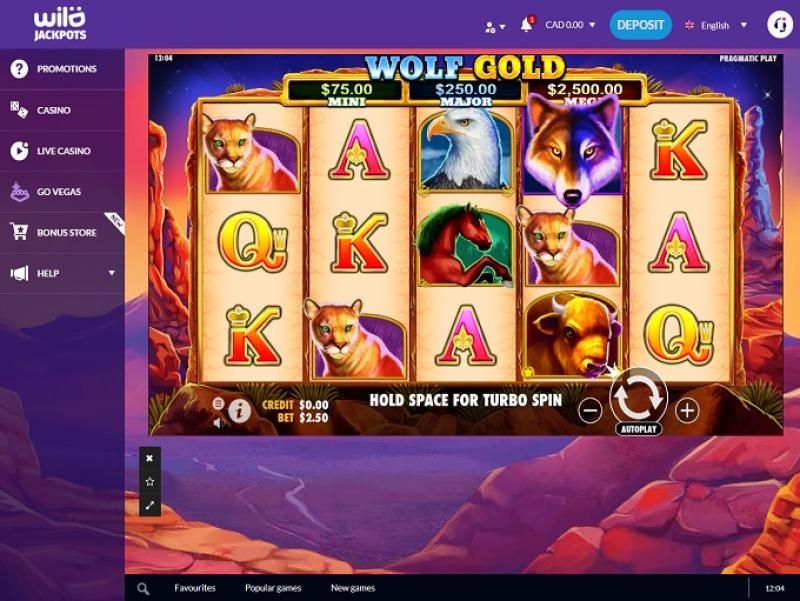The image size is (800, 601).
Task: Go to the Casino section
Action: tap(54, 110)
